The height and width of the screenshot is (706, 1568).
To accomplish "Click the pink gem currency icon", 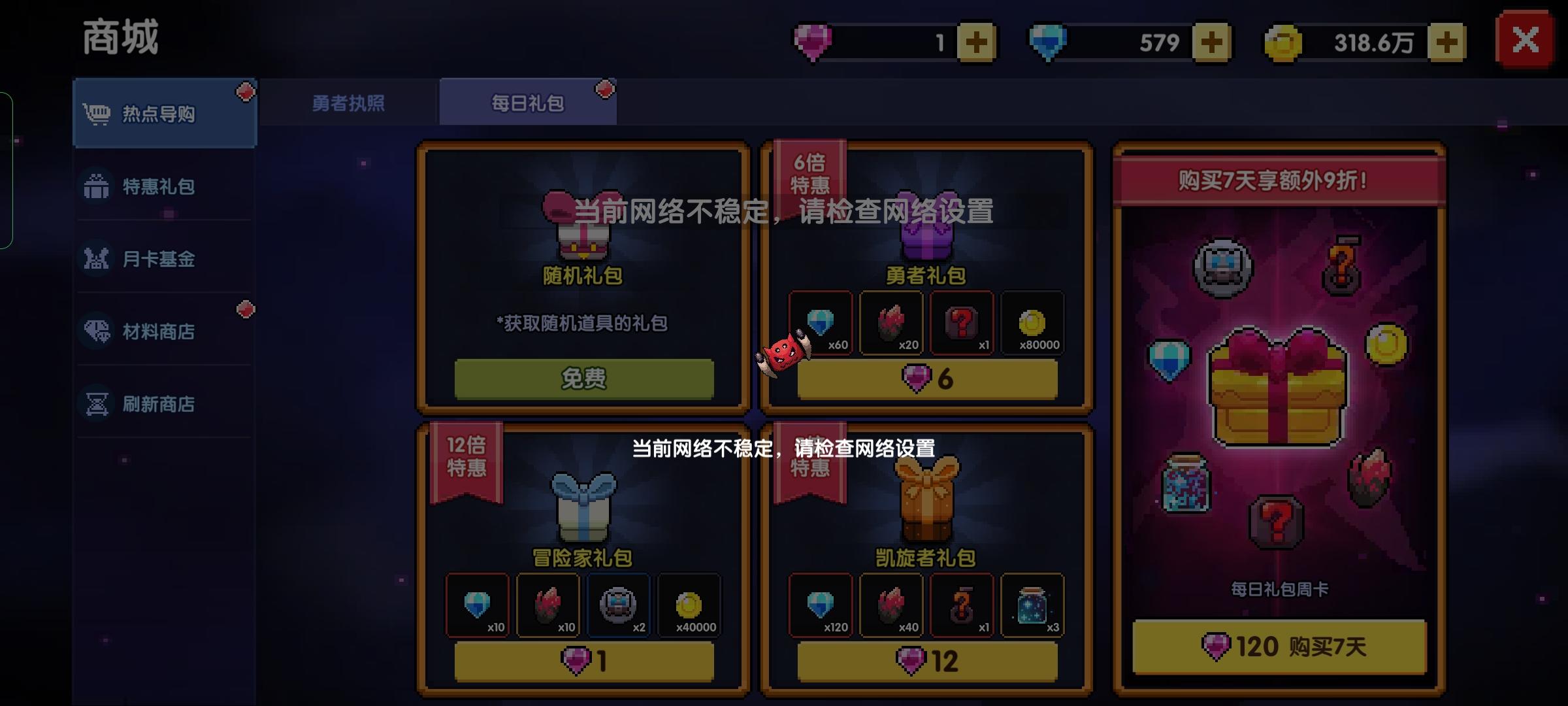I will coord(812,41).
